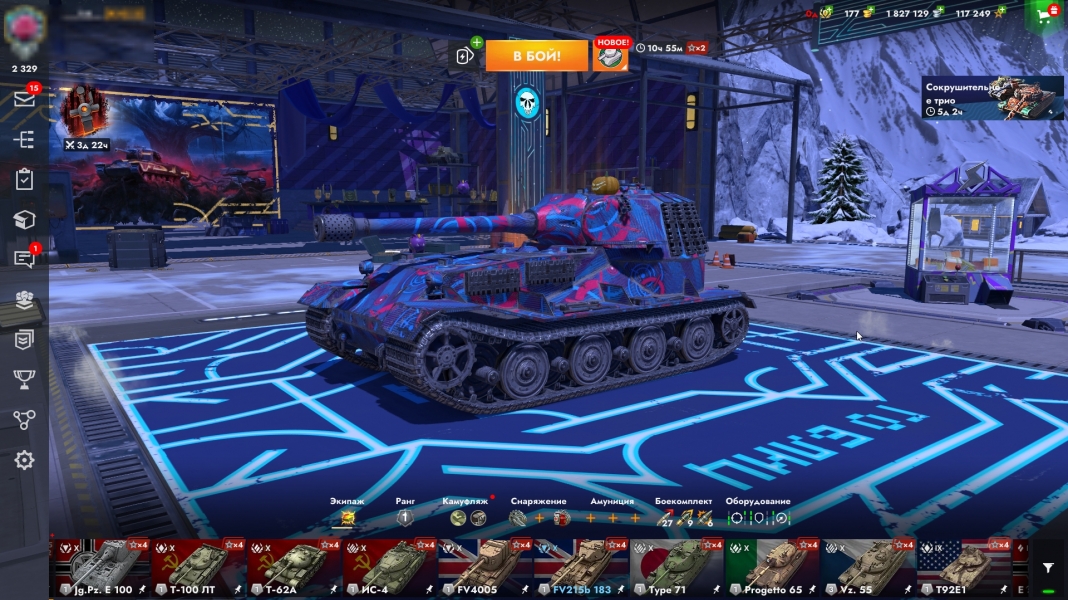Open the trophy achievements icon
This screenshot has width=1068, height=600.
24,379
